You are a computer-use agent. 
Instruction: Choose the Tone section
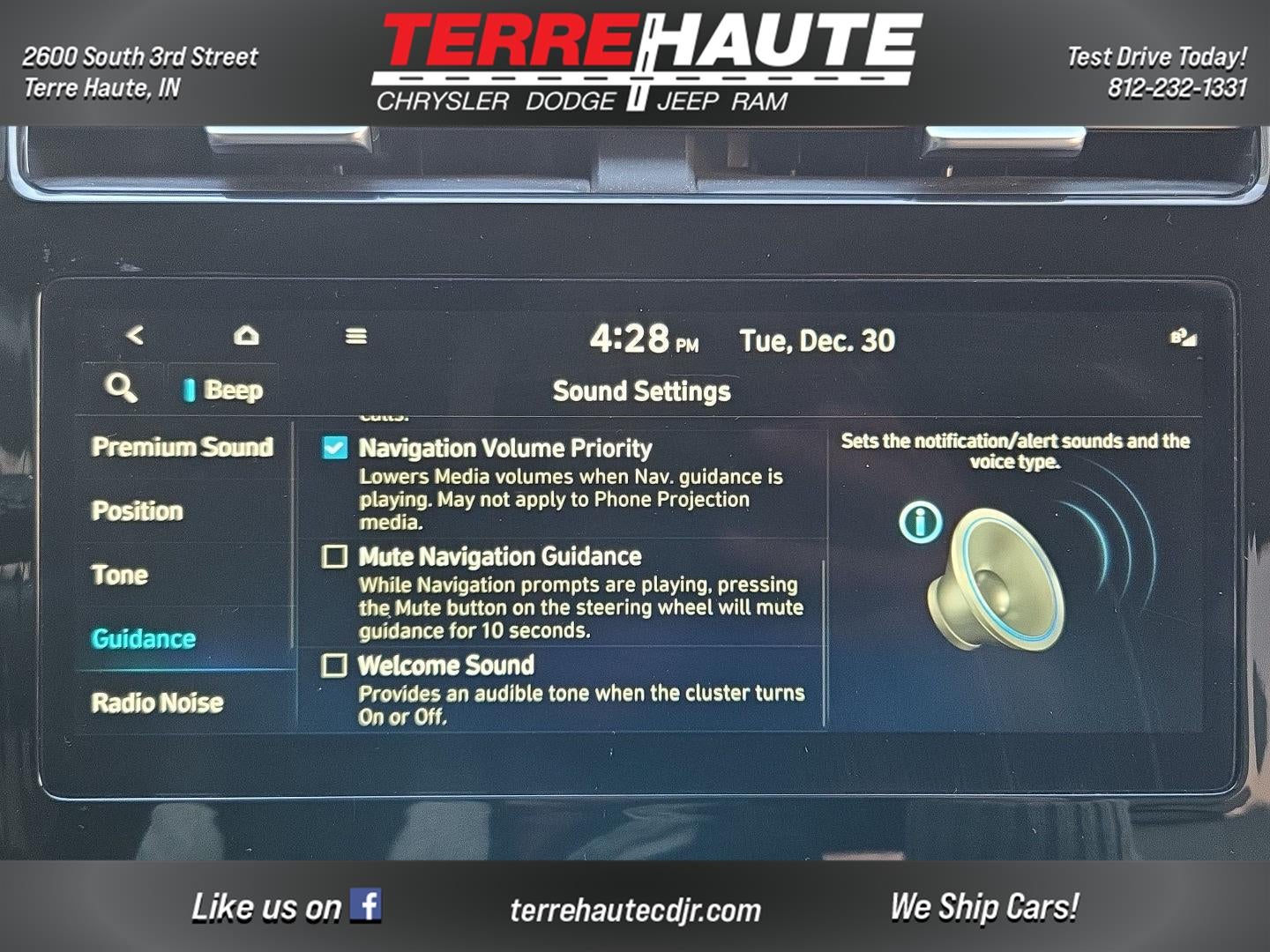pos(120,575)
